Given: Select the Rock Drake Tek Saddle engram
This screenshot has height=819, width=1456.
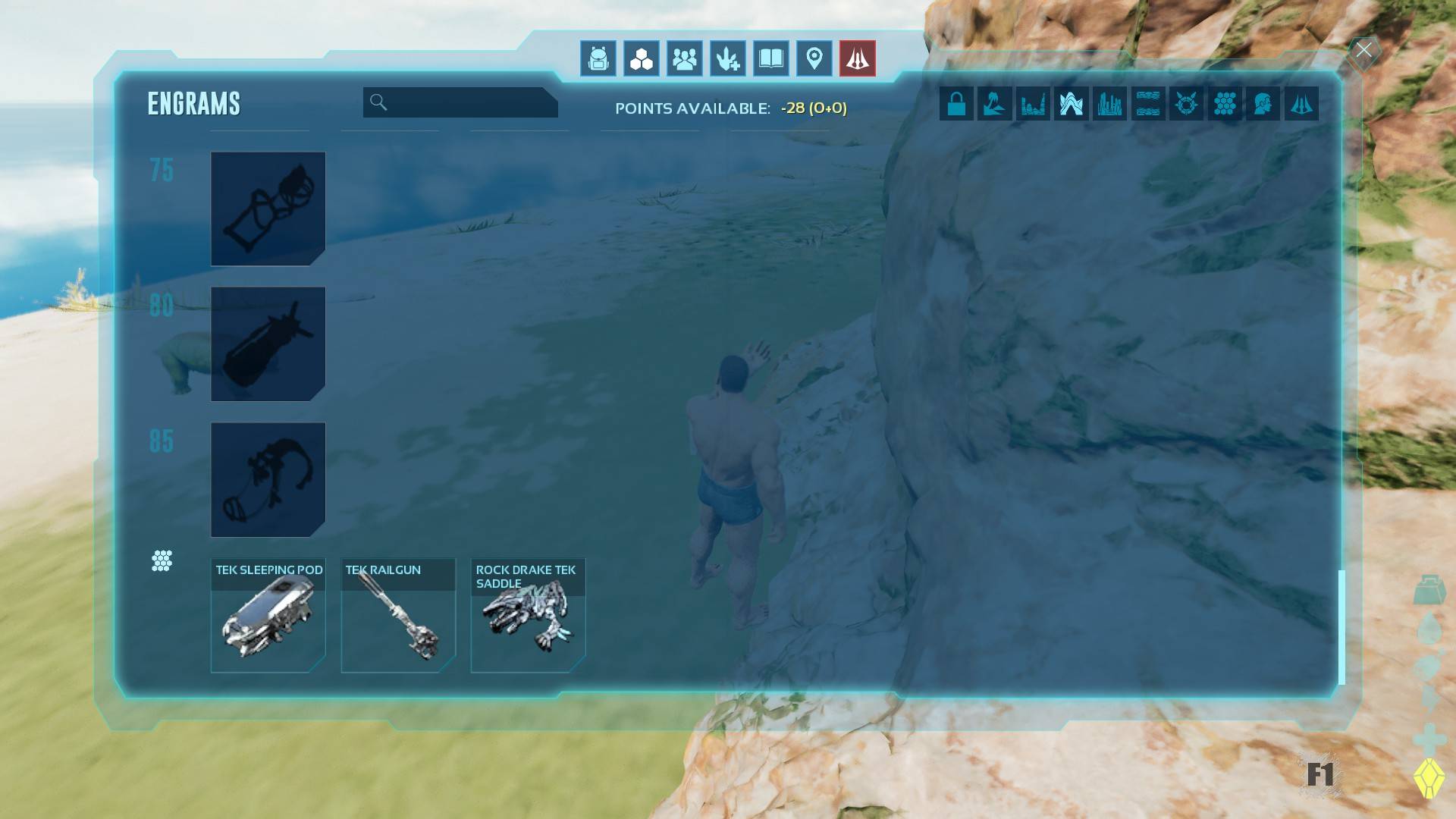Looking at the screenshot, I should tap(528, 616).
